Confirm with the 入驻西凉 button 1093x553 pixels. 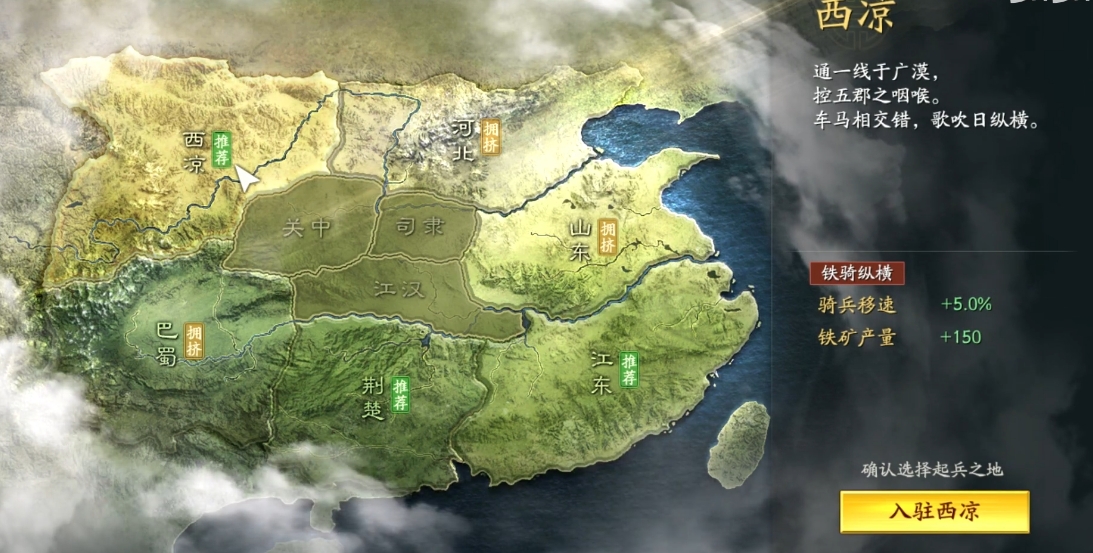point(934,512)
